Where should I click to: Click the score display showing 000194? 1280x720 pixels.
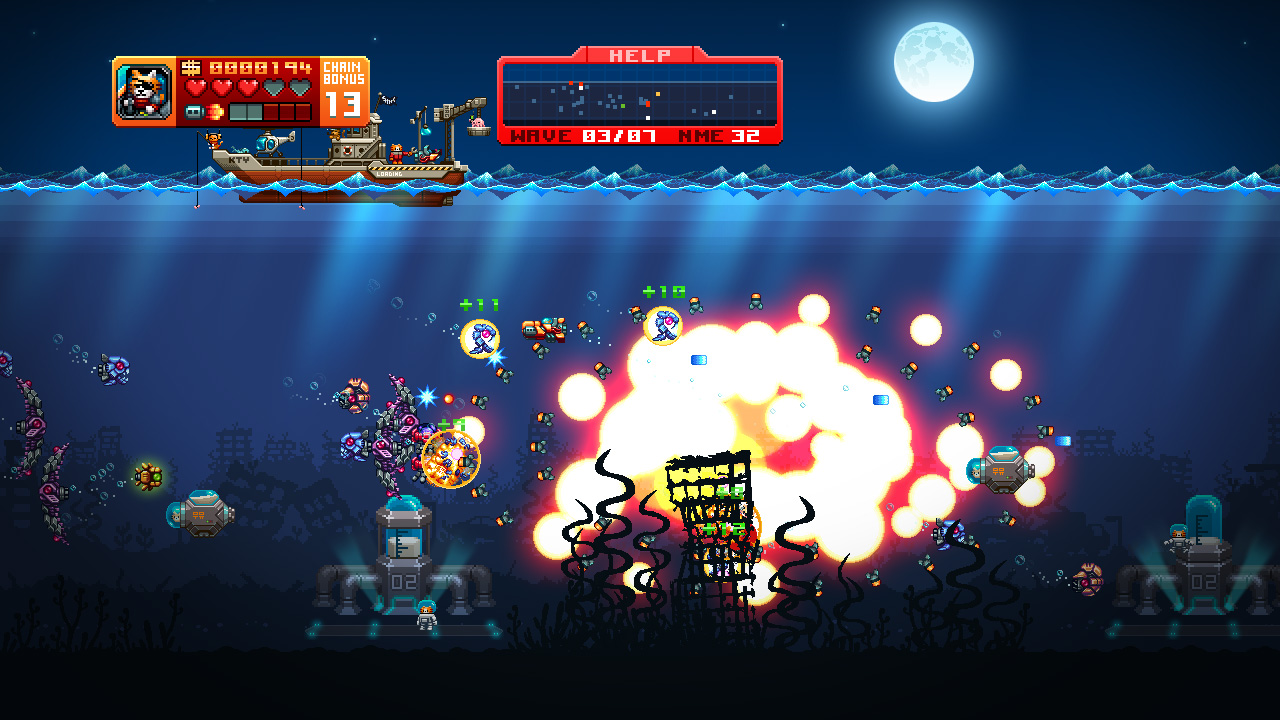pyautogui.click(x=260, y=69)
